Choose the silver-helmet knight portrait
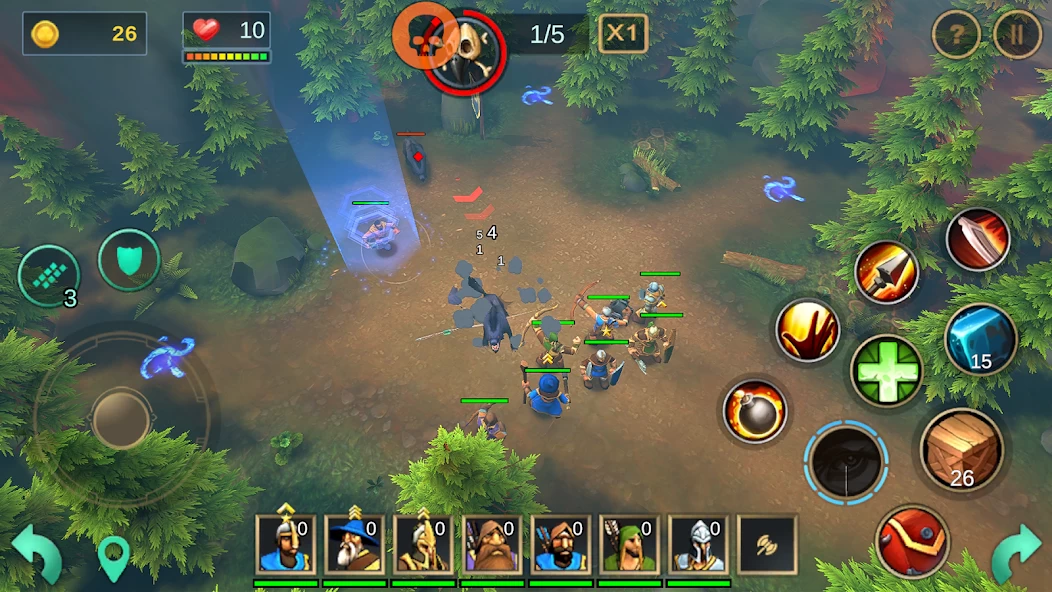 (698, 545)
